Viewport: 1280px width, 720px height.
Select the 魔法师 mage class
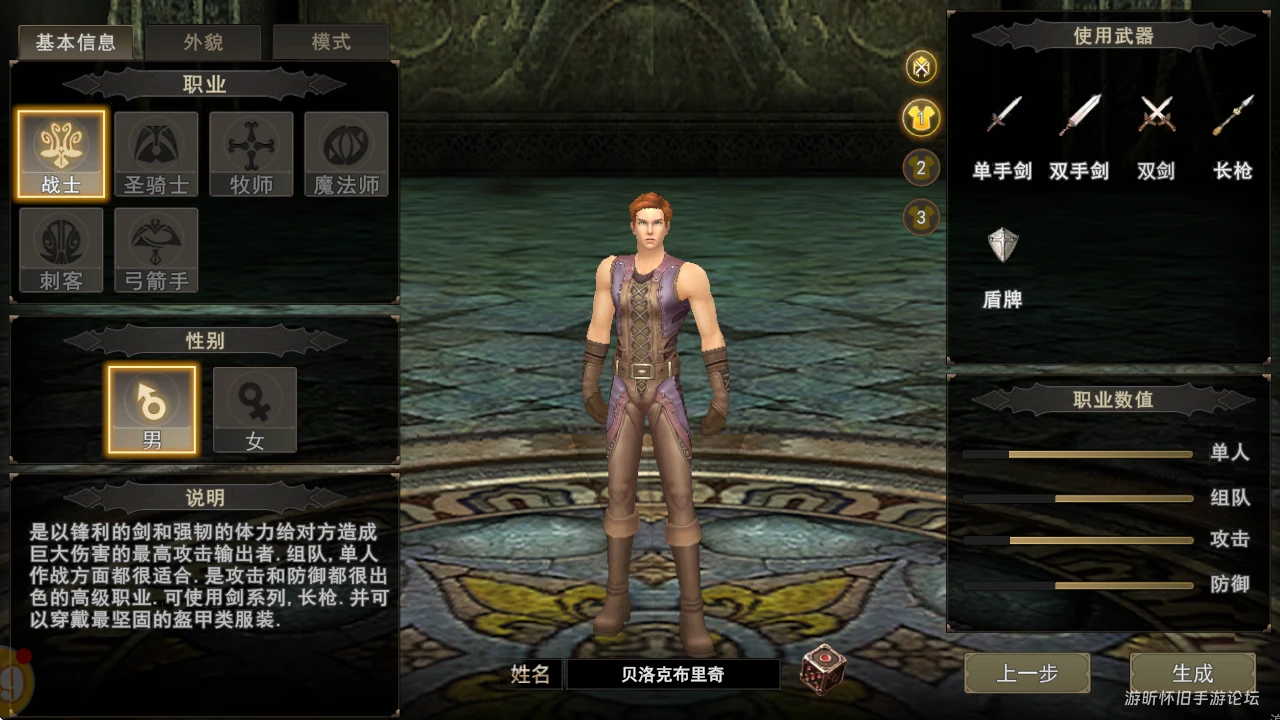coord(346,154)
